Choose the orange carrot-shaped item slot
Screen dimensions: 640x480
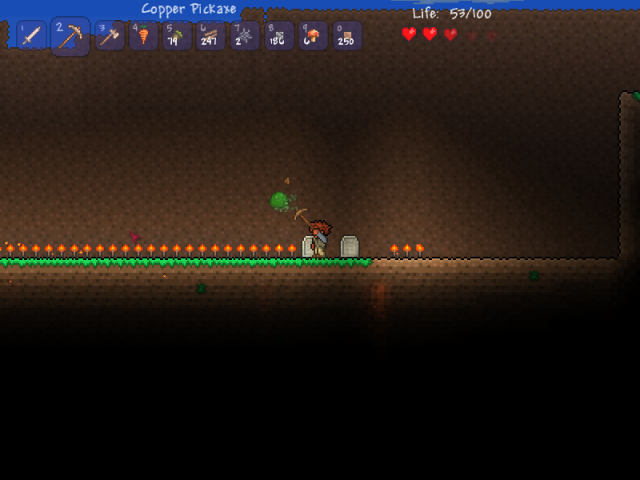tap(143, 36)
